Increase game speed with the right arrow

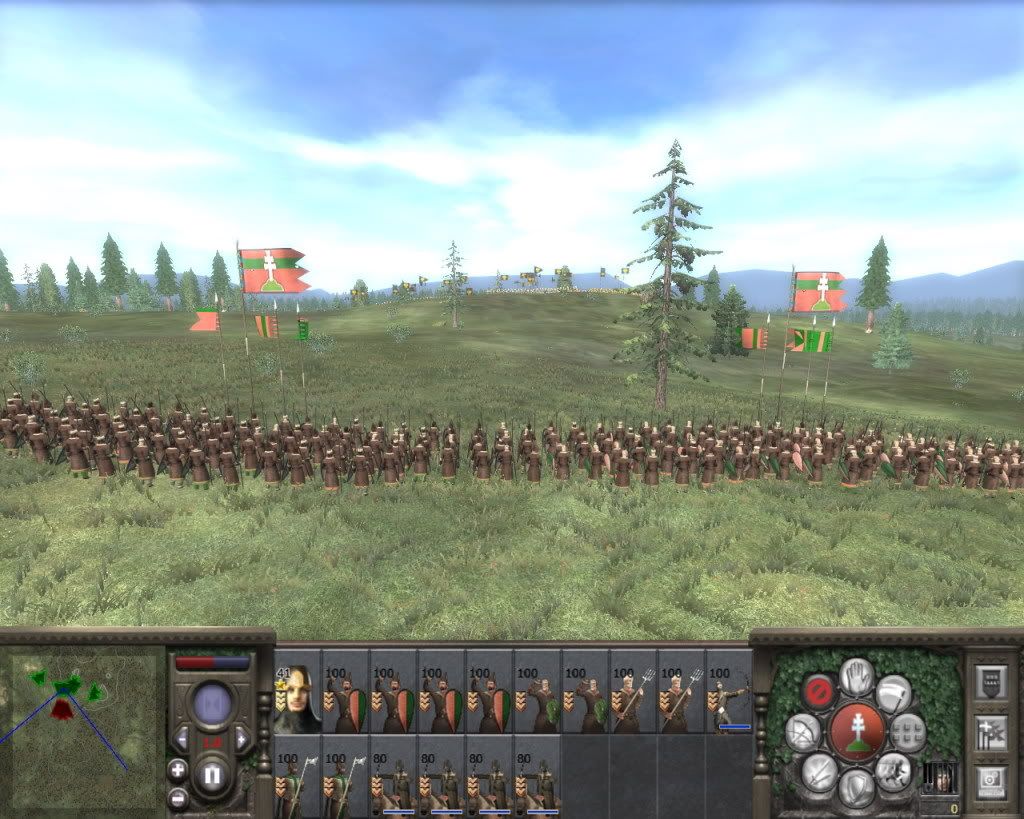pos(241,739)
